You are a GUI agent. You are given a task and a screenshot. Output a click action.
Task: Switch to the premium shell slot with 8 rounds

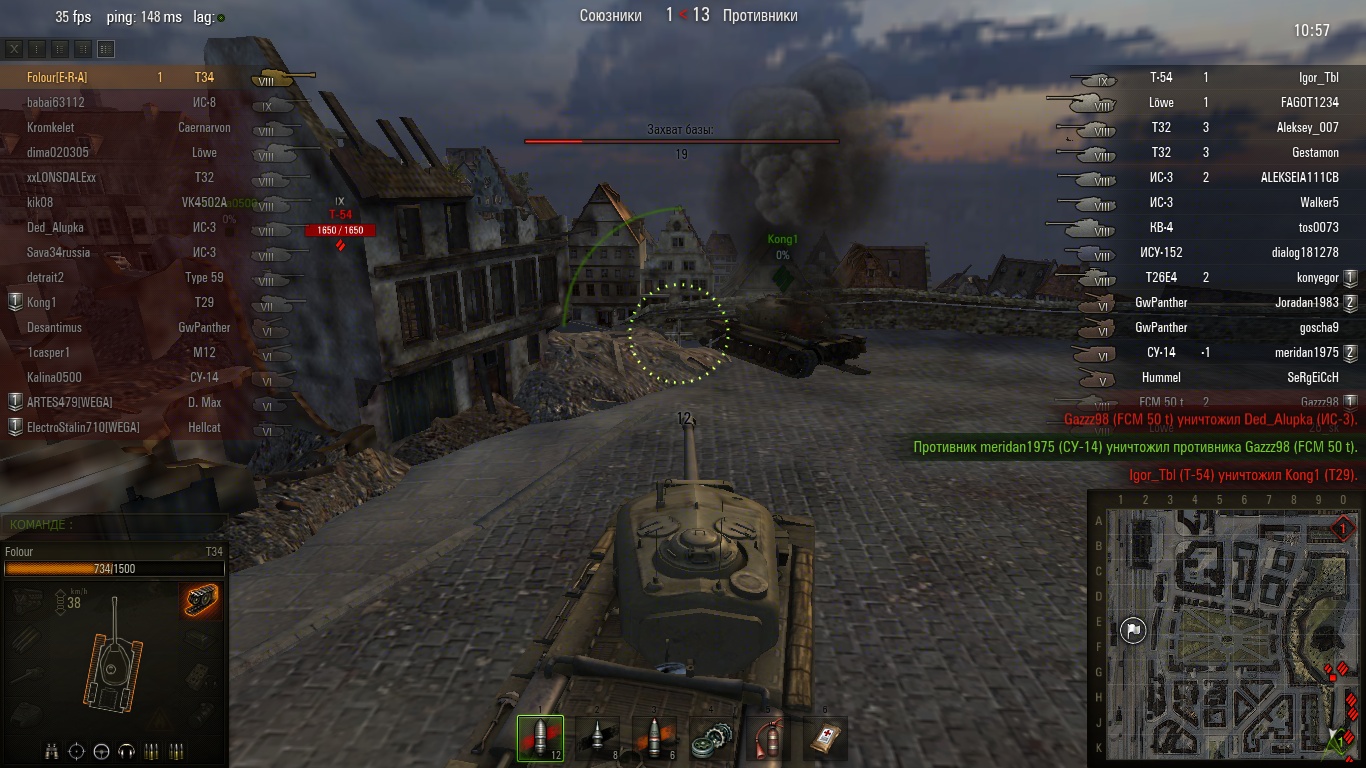pos(597,738)
